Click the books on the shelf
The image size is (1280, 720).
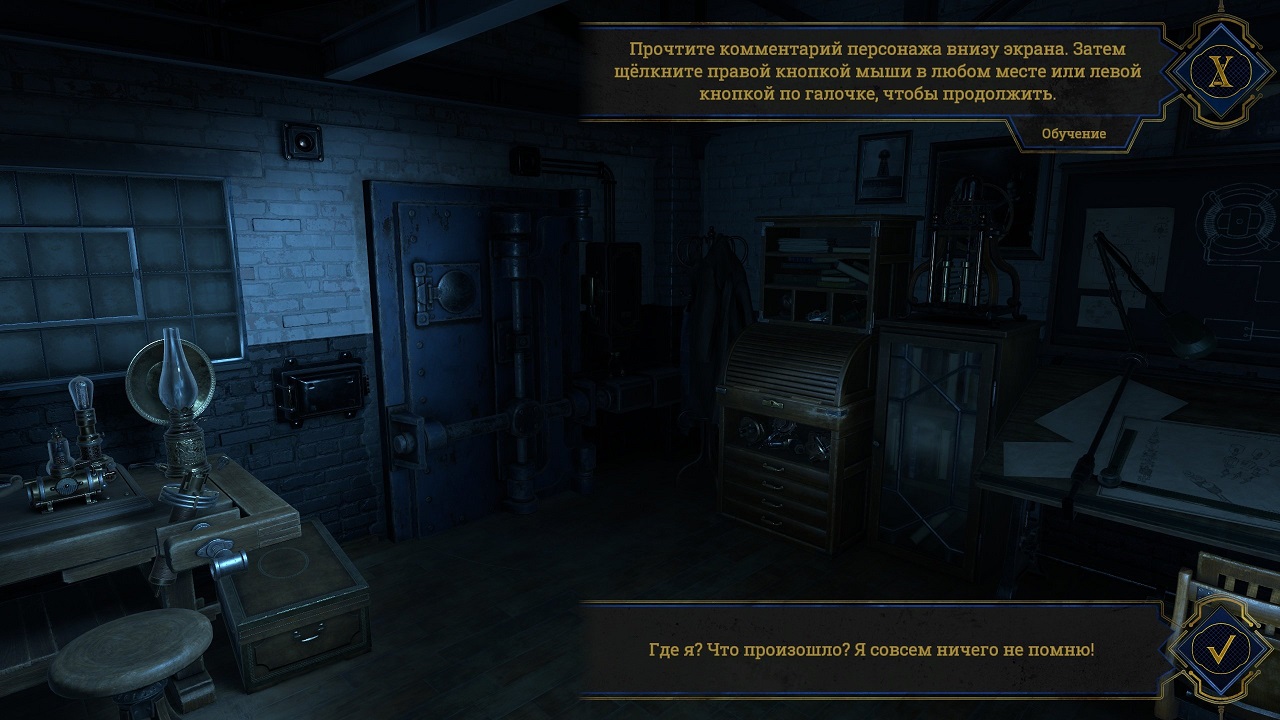(800, 245)
